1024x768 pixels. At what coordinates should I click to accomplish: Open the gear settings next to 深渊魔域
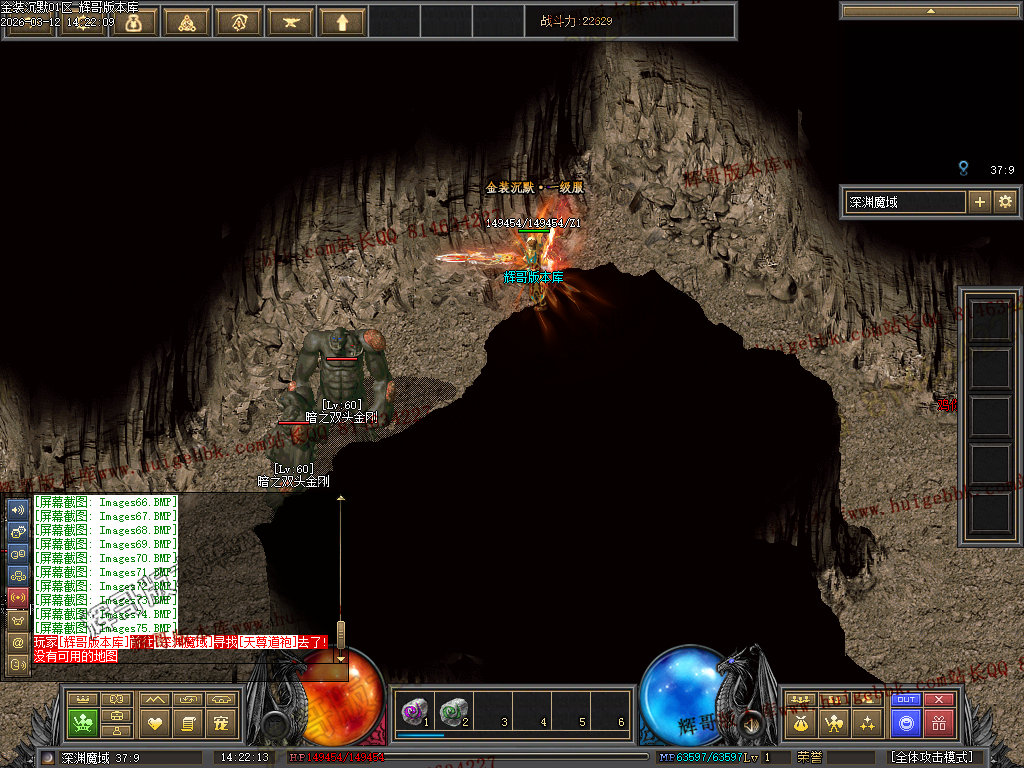1004,202
